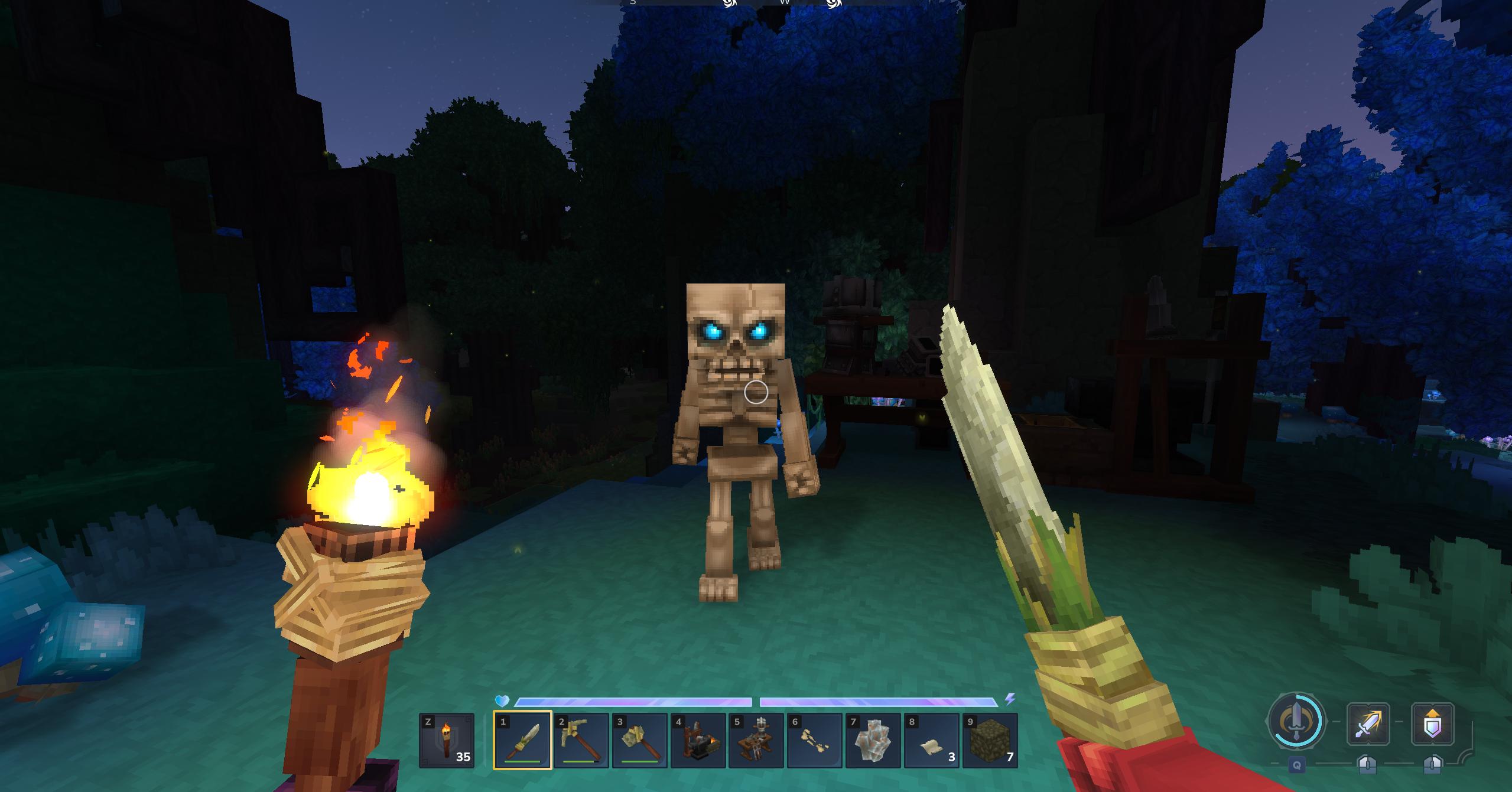
Task: Select the paper scraps in slot 8
Action: click(932, 741)
